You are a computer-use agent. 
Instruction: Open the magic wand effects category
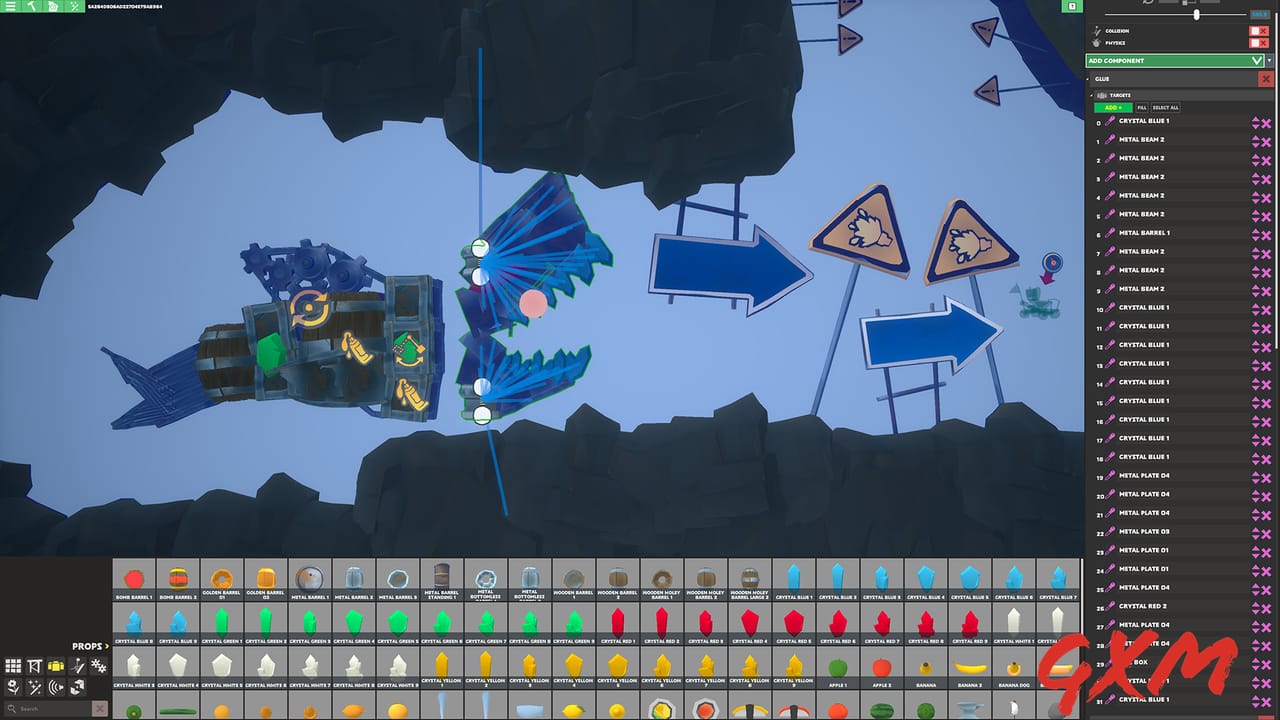click(x=36, y=687)
